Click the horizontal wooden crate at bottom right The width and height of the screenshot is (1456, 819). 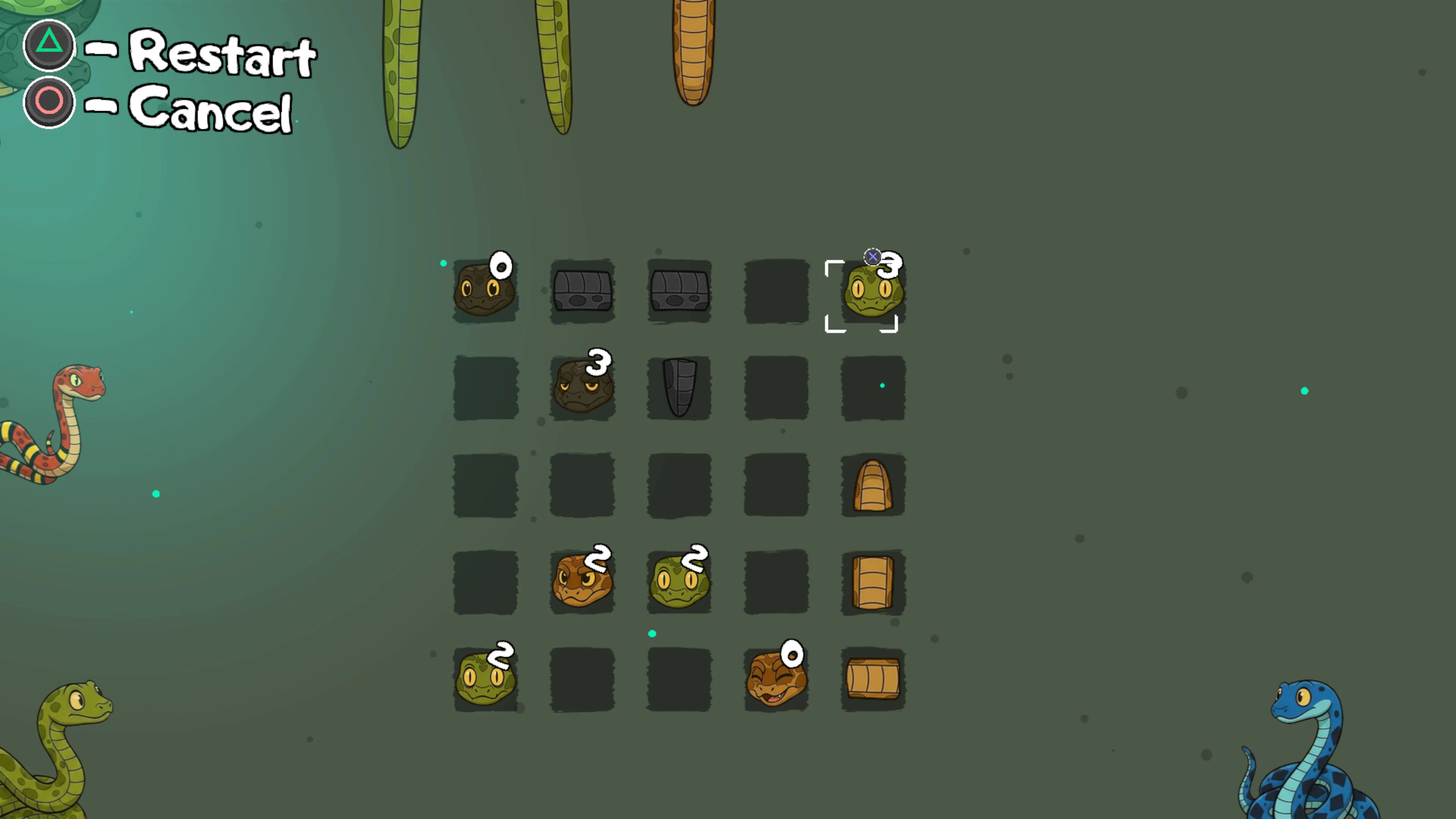tap(873, 678)
